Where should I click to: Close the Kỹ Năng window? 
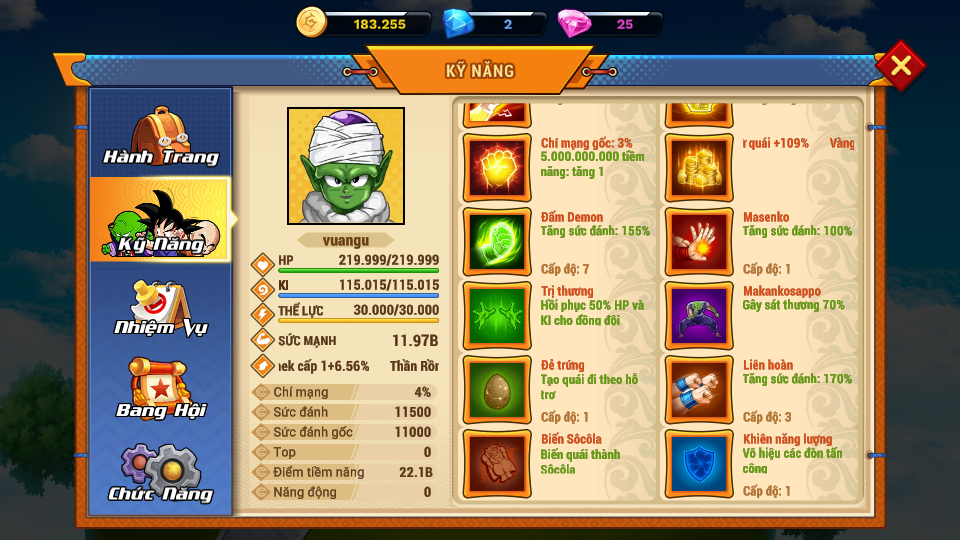click(900, 66)
